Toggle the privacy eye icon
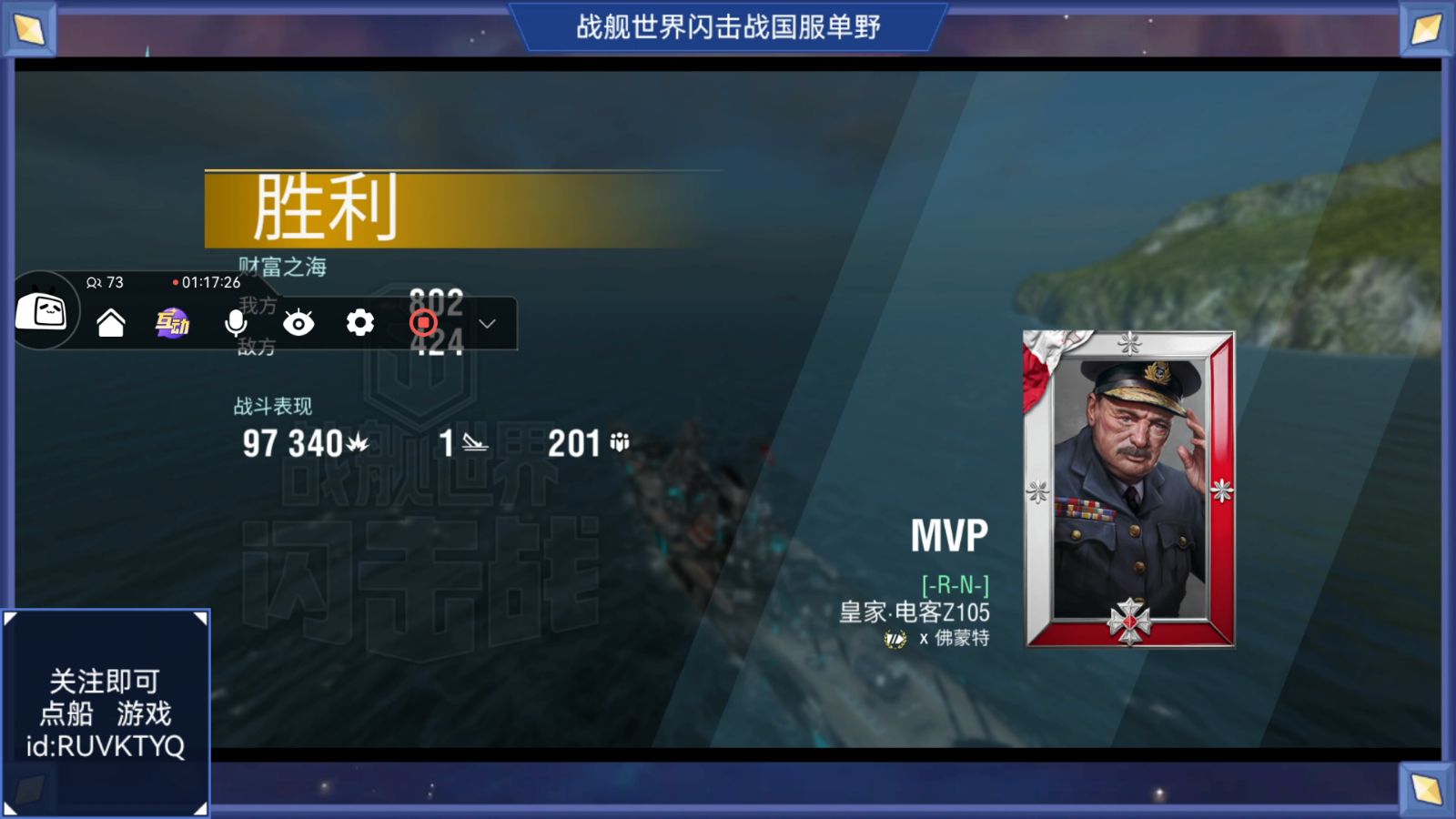The height and width of the screenshot is (819, 1456). tap(298, 323)
